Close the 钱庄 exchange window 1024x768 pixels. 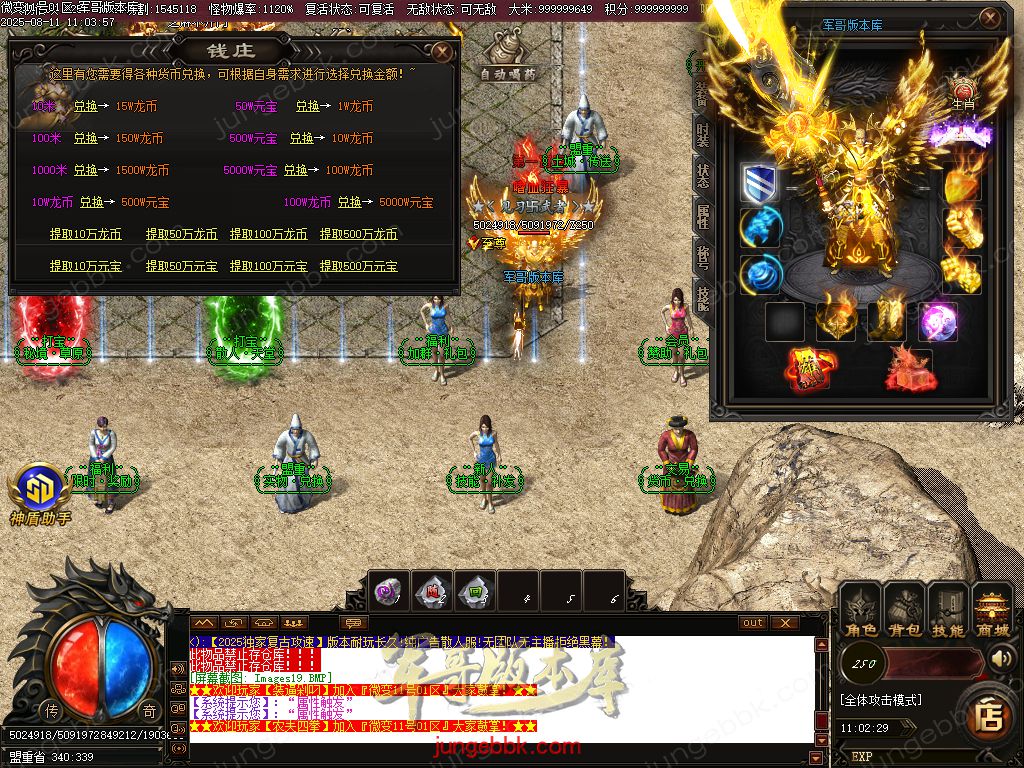click(443, 51)
